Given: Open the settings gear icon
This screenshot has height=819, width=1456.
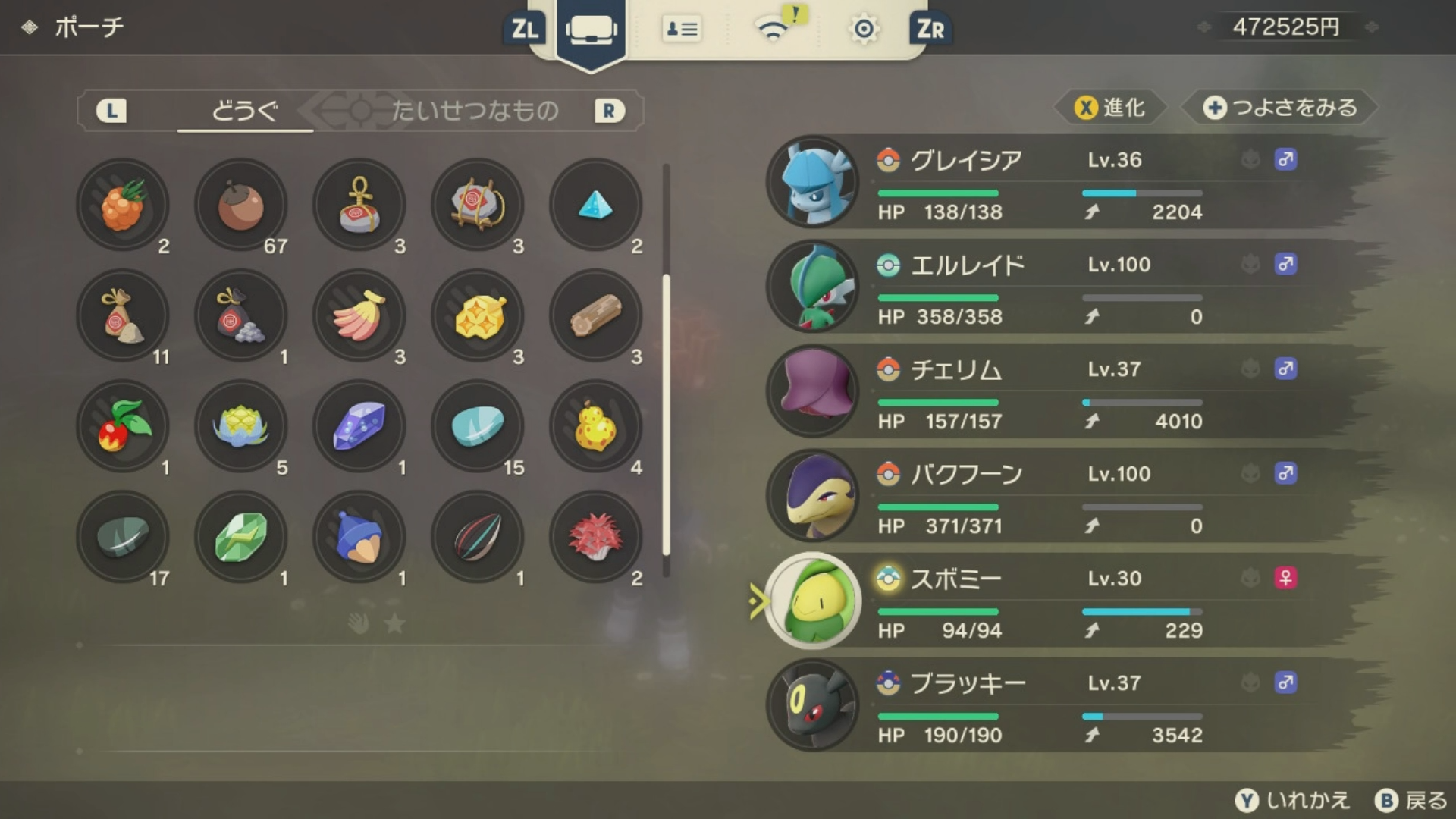Looking at the screenshot, I should pos(864,30).
